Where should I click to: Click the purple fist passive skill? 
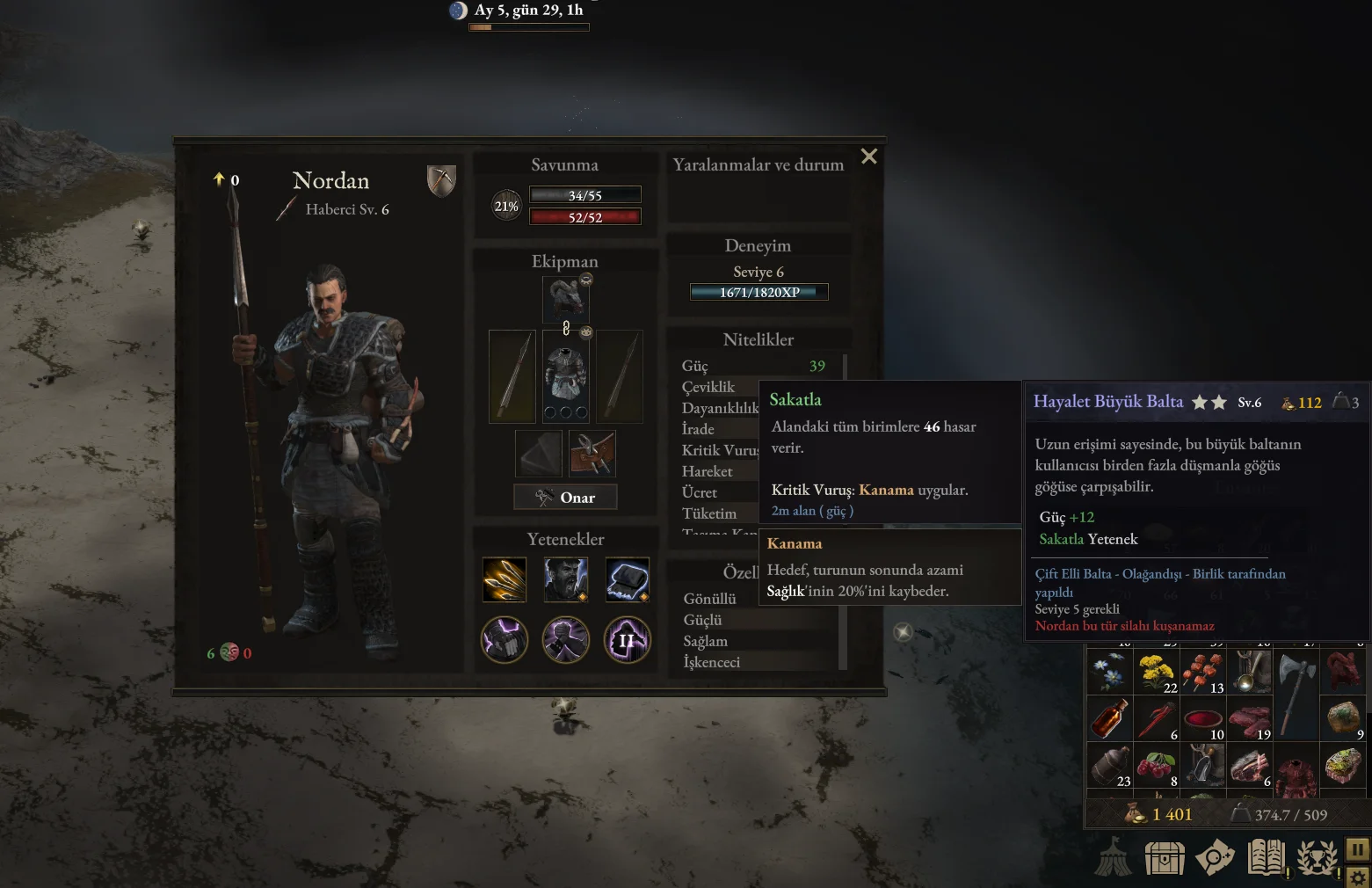[505, 639]
